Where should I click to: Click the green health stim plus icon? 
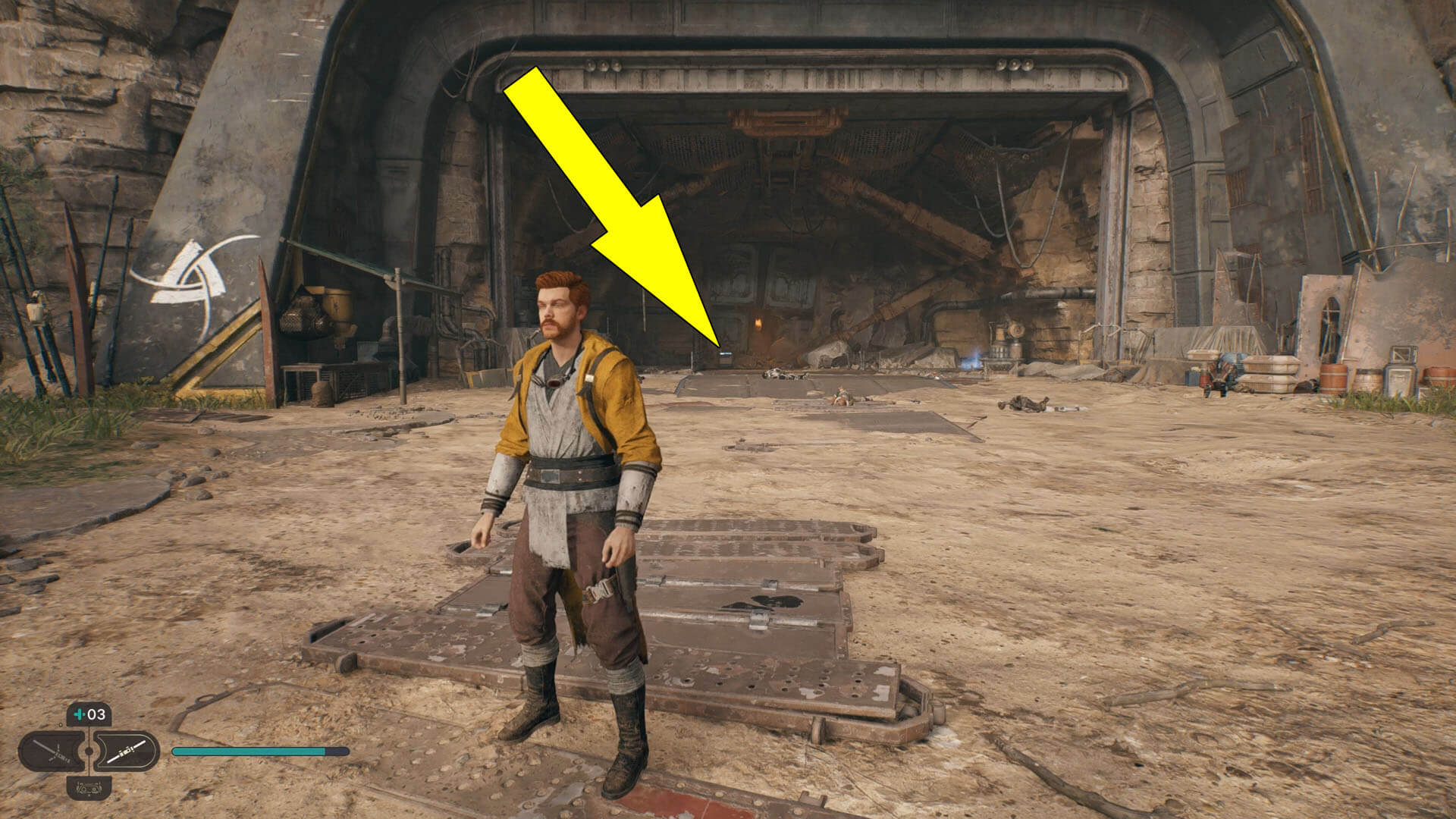pyautogui.click(x=78, y=714)
